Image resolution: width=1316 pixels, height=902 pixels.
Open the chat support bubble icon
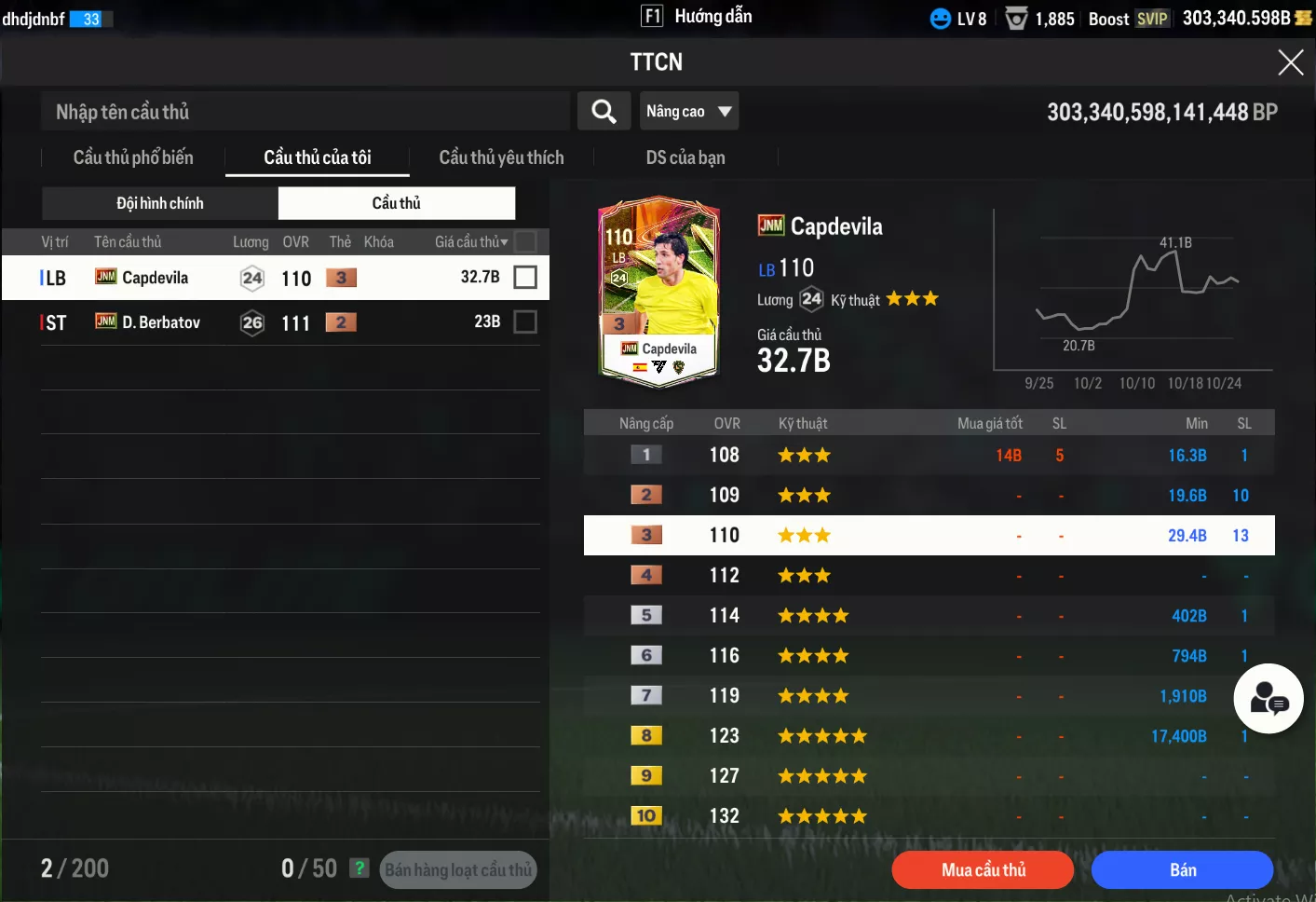(x=1268, y=699)
